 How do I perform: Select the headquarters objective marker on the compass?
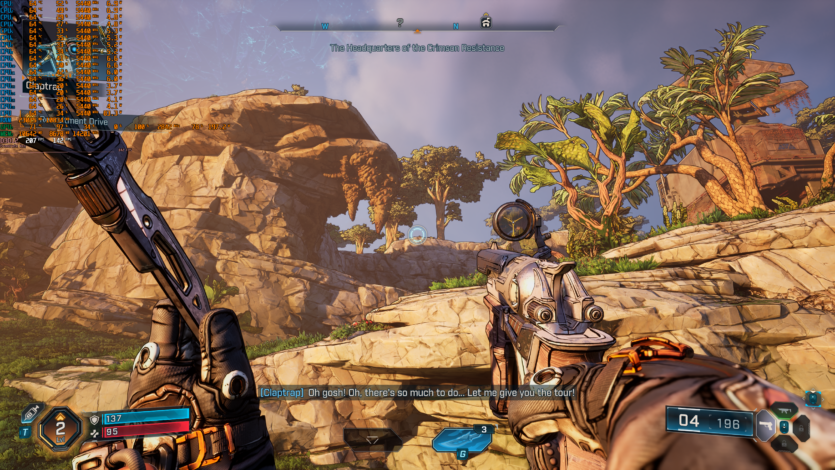(x=486, y=20)
